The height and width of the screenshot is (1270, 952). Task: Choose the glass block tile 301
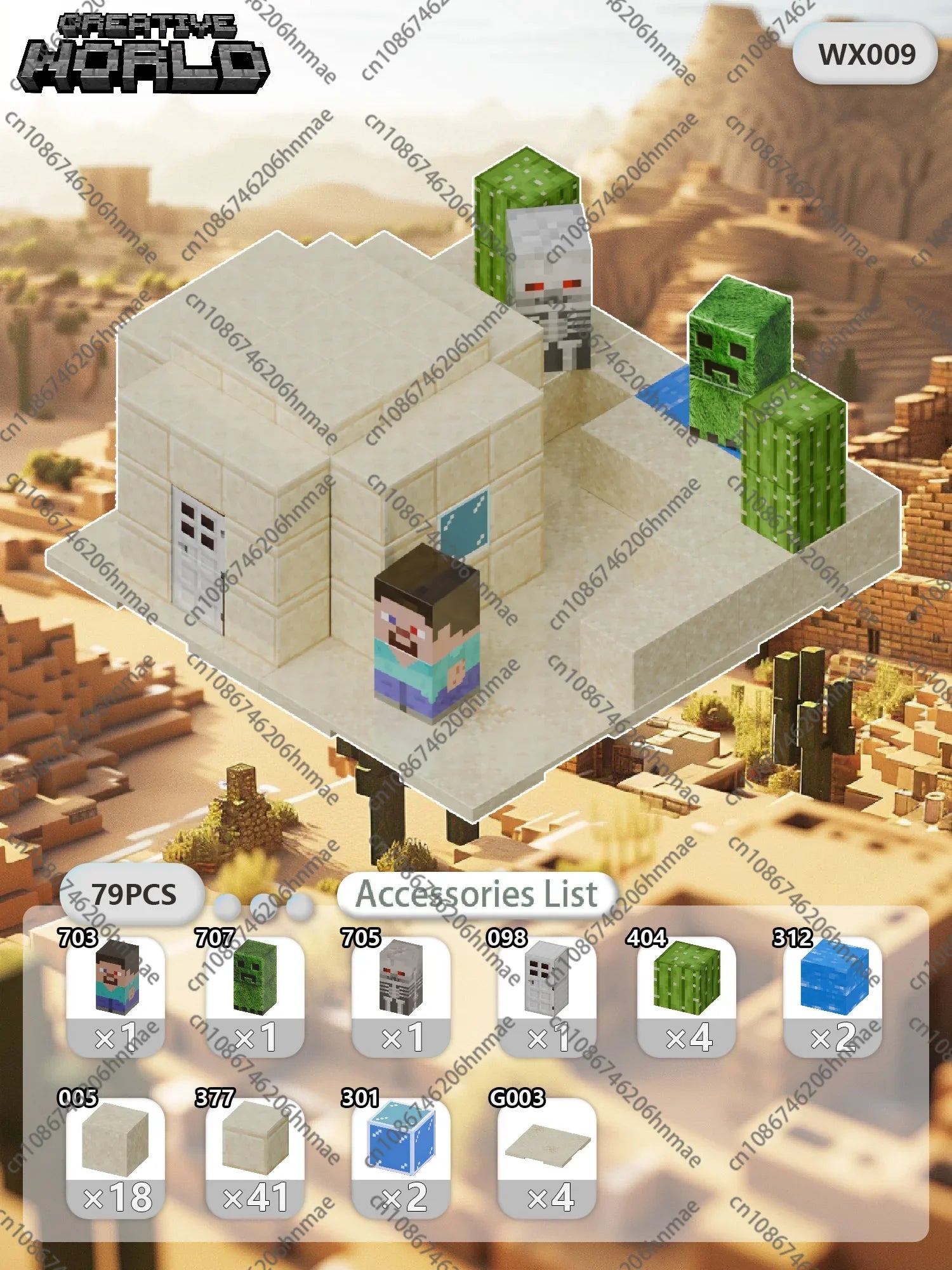[401, 1156]
